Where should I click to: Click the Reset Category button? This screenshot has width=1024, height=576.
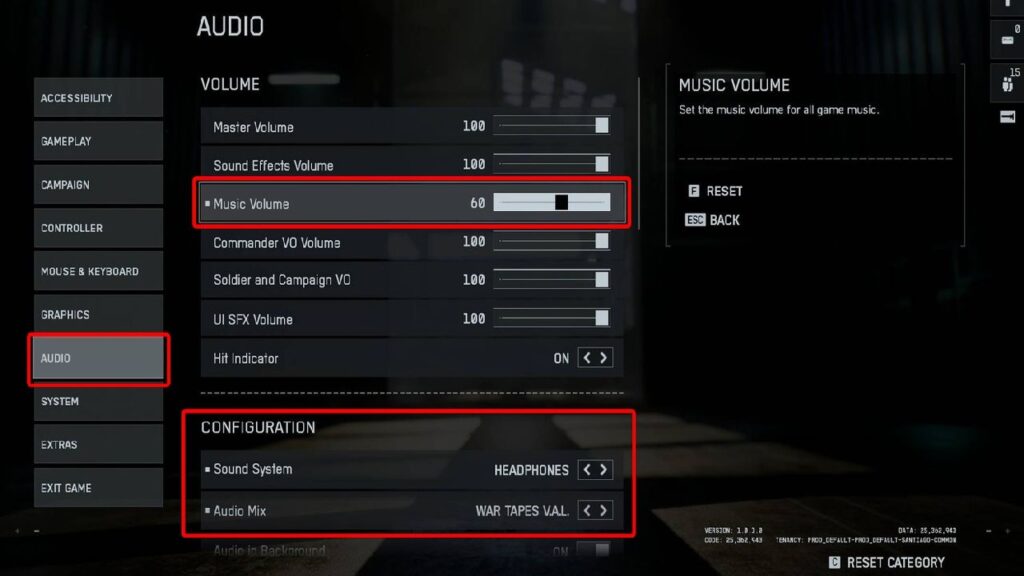(886, 563)
